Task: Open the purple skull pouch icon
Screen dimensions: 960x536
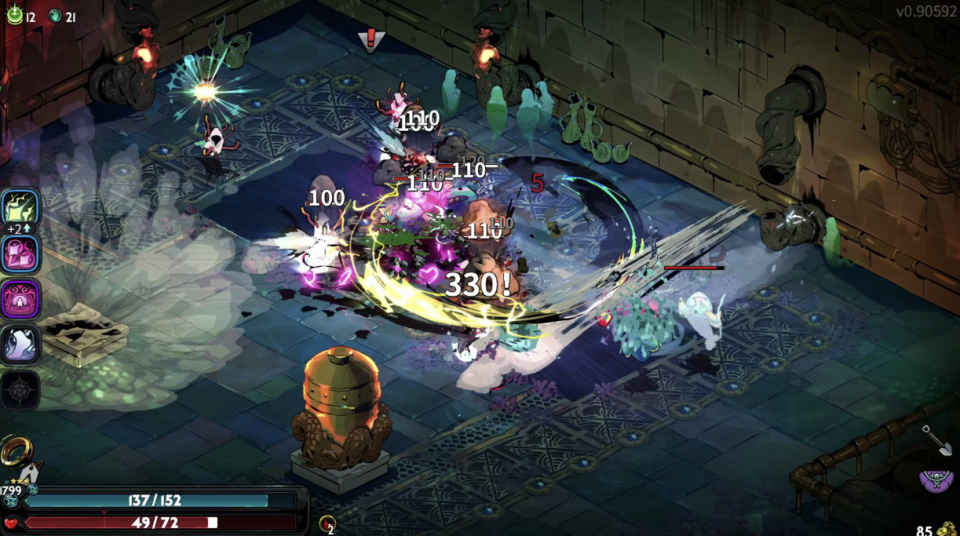Action: tap(937, 480)
